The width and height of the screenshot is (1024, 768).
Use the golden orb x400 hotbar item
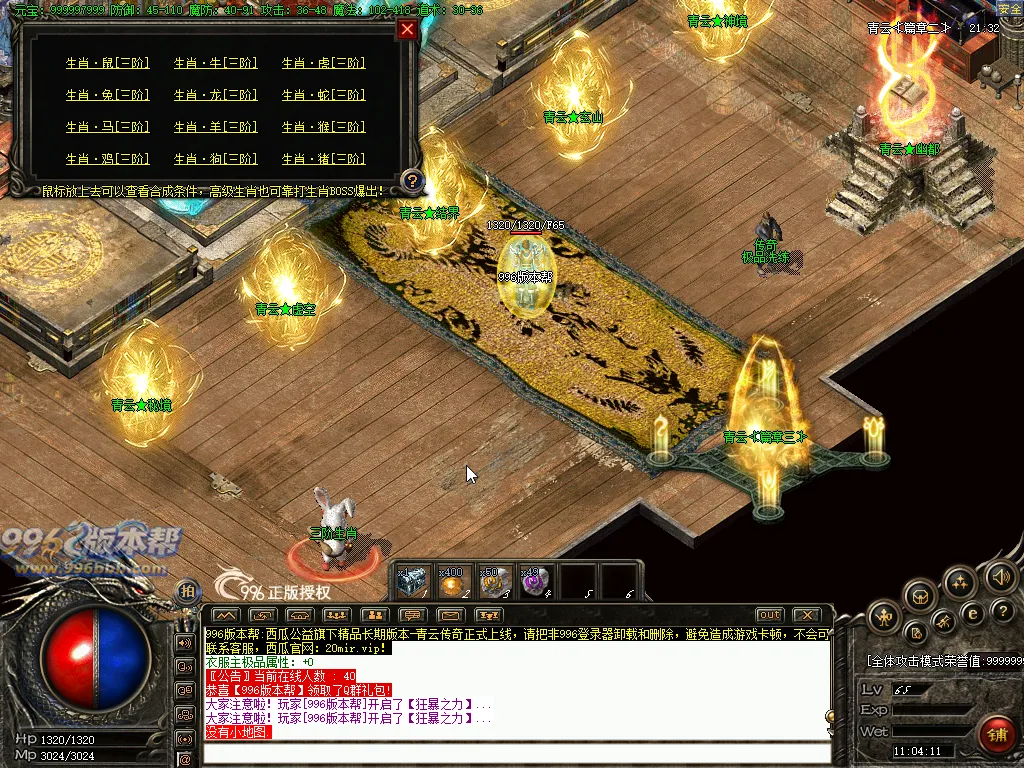point(453,582)
